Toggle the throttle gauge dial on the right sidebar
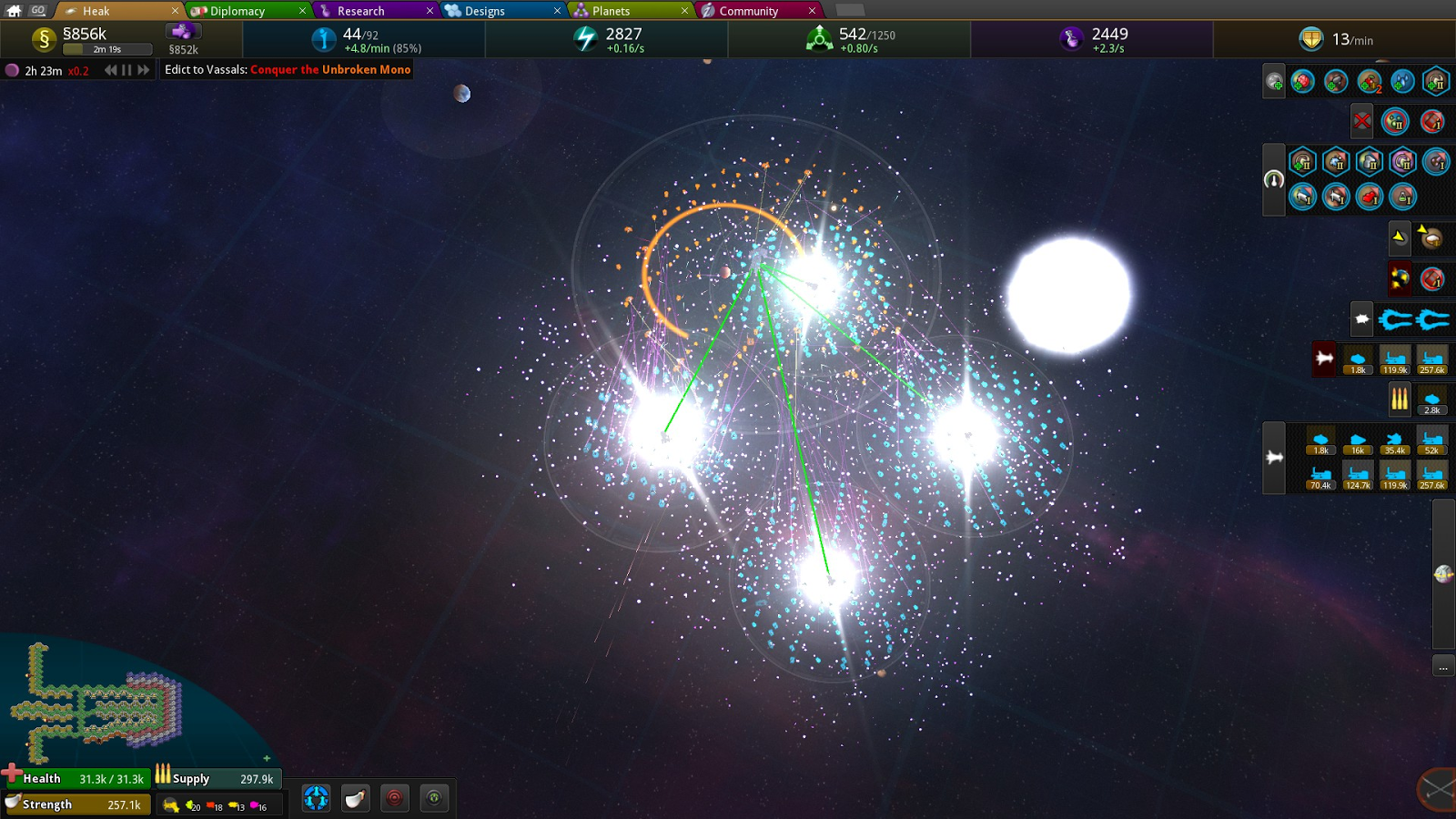 pyautogui.click(x=1273, y=180)
